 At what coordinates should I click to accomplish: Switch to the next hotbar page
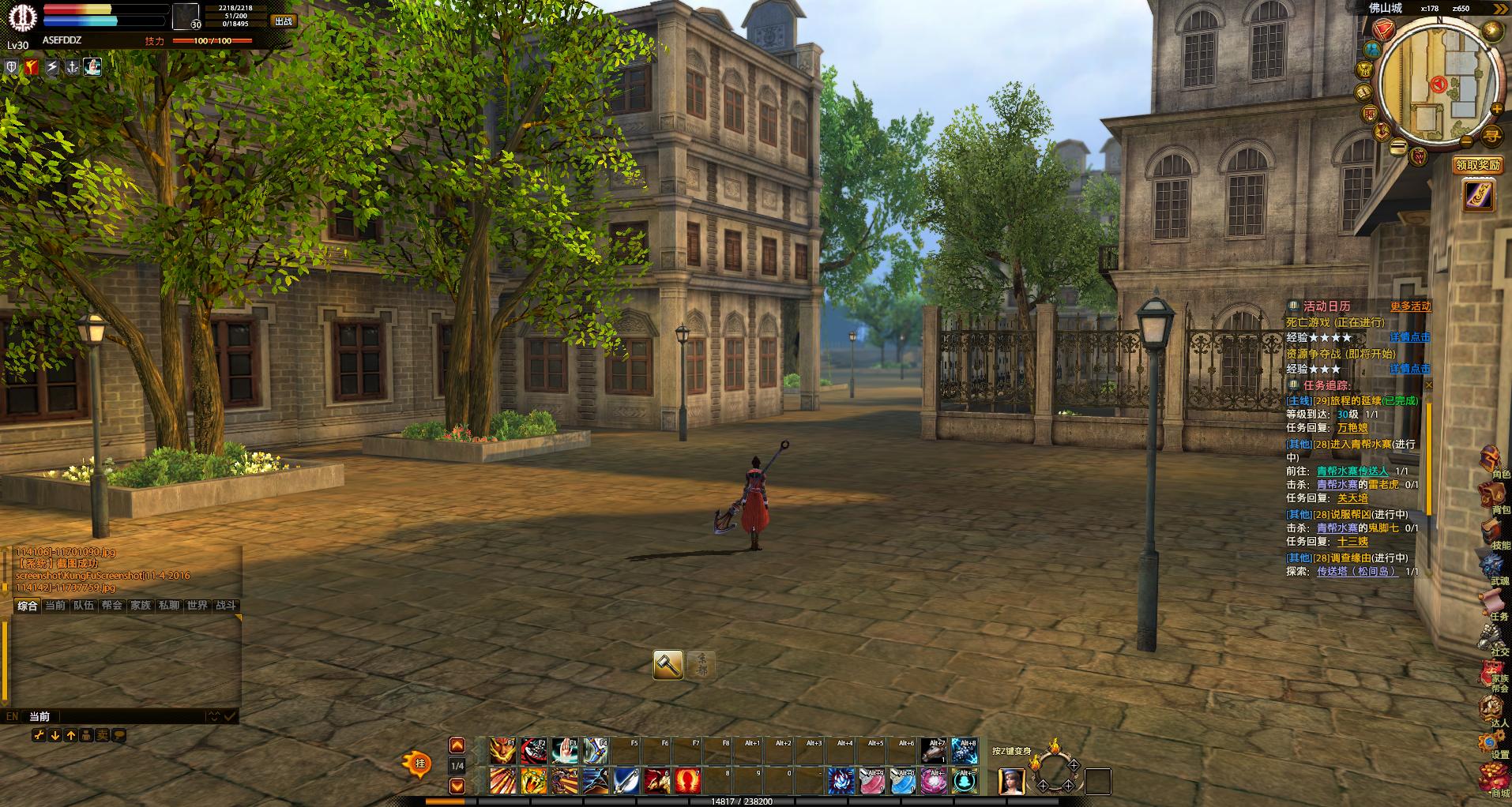tap(457, 786)
